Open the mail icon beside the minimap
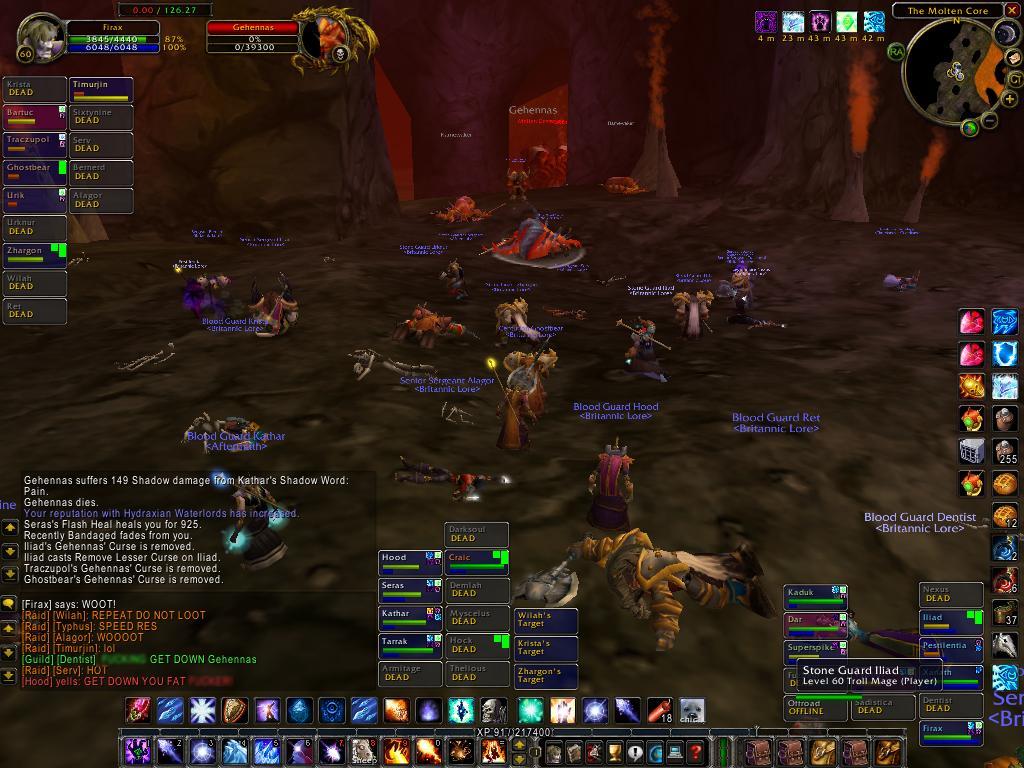The image size is (1024, 768). pyautogui.click(x=1013, y=59)
